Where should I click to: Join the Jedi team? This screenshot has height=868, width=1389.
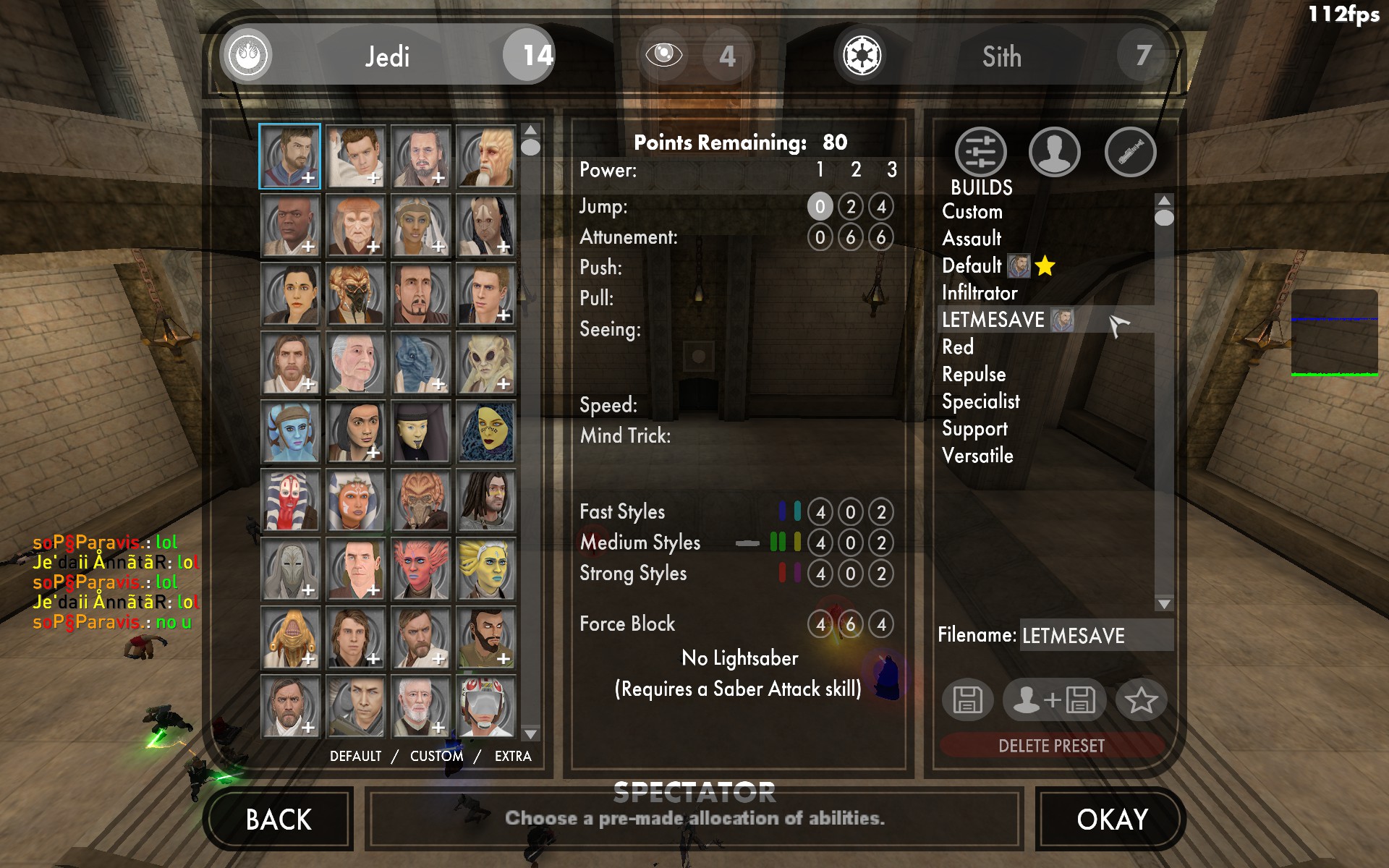[387, 56]
